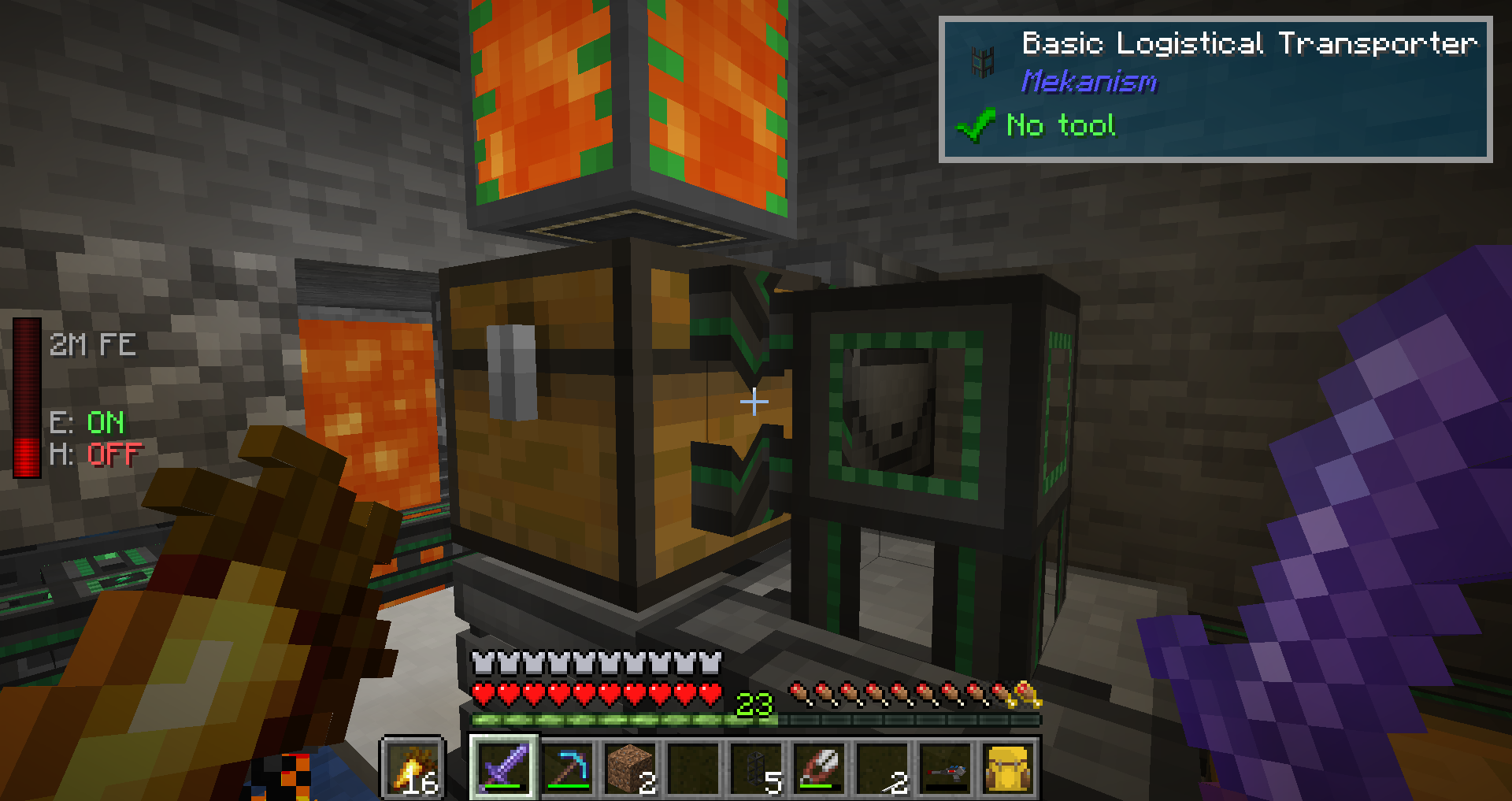Click the Basic Logistical Transporter tooltip icon
Viewport: 1512px width, 801px height.
click(x=982, y=61)
